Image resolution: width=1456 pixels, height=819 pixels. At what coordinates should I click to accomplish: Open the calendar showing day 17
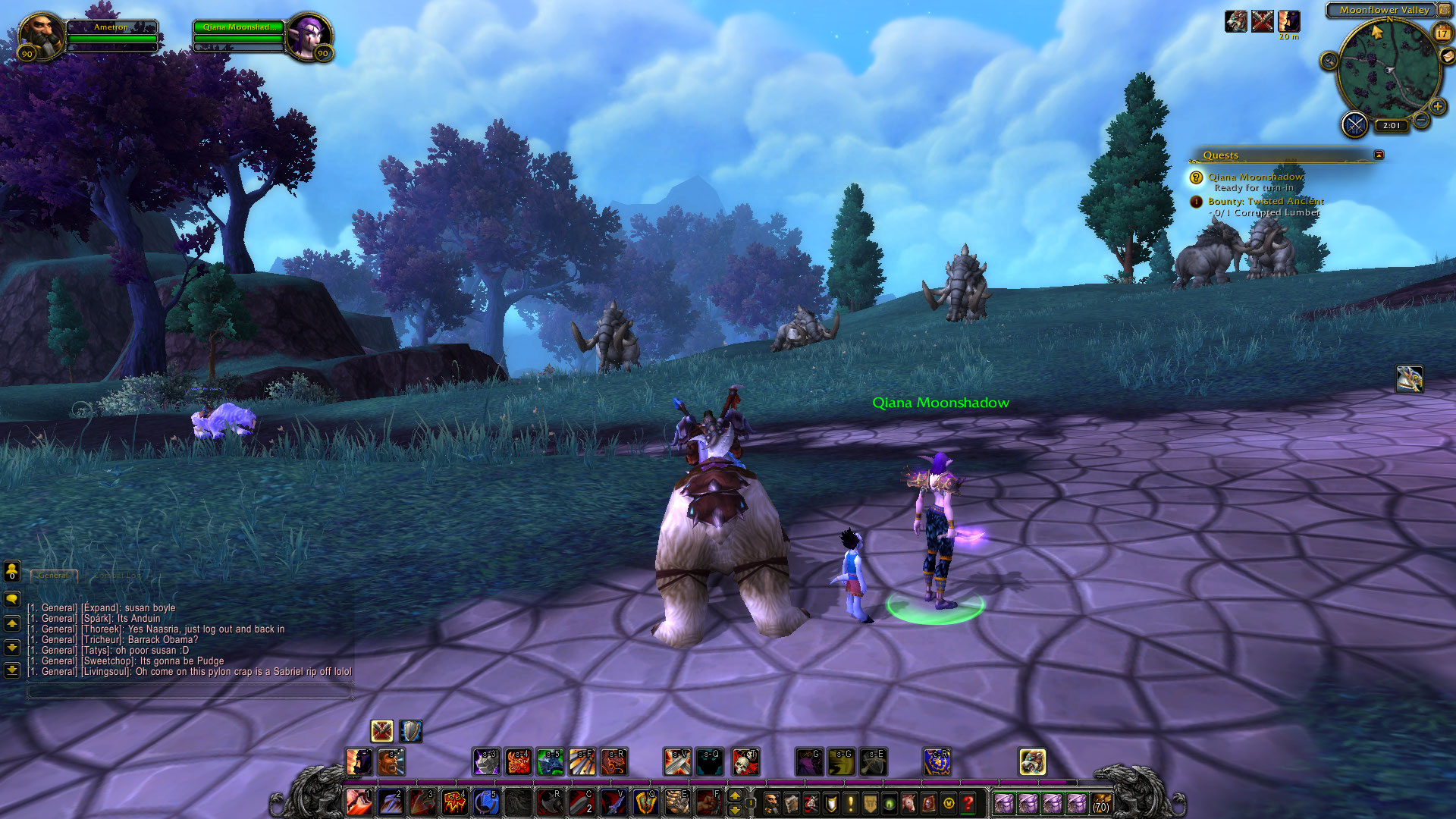tap(1442, 33)
